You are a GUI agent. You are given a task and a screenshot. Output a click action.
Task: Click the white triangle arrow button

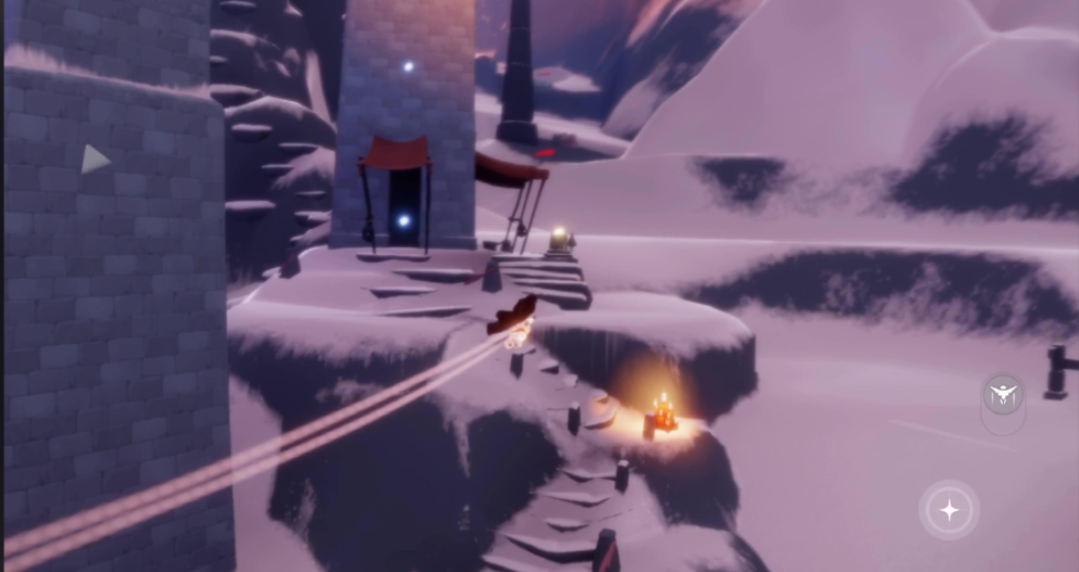coord(94,159)
